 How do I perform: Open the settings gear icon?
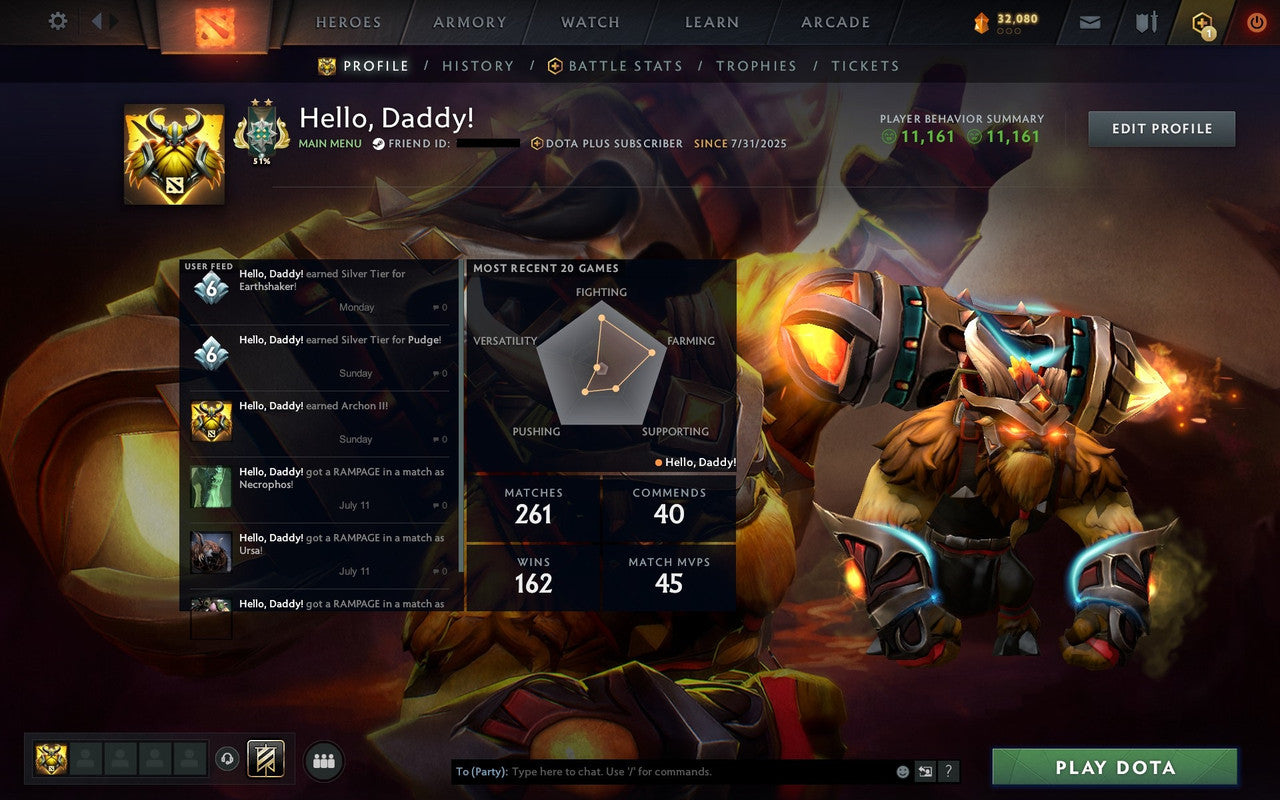[x=57, y=21]
